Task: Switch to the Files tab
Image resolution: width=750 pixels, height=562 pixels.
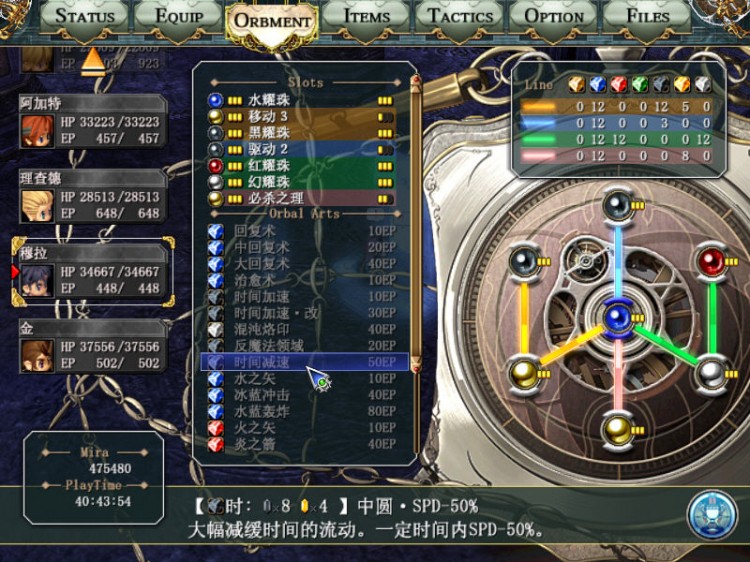Action: [648, 16]
